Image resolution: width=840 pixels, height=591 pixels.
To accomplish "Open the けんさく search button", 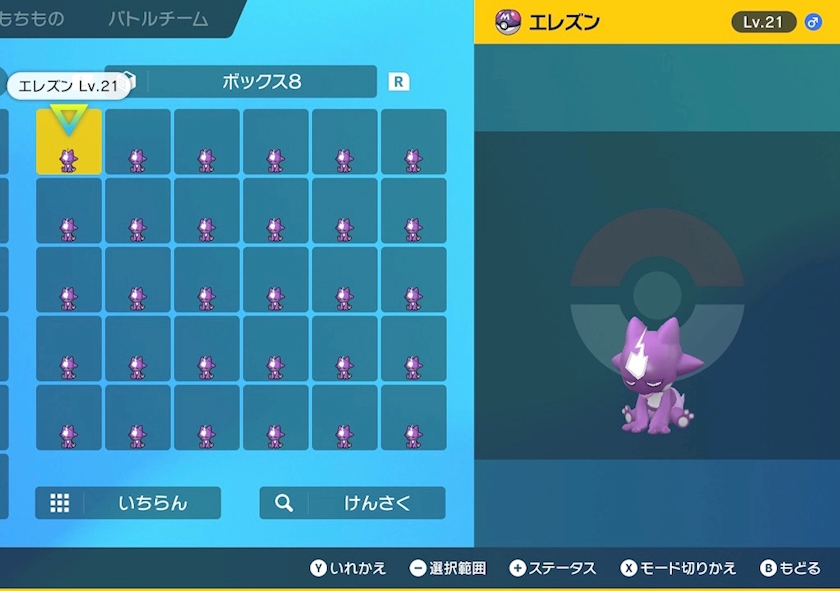I will (352, 503).
